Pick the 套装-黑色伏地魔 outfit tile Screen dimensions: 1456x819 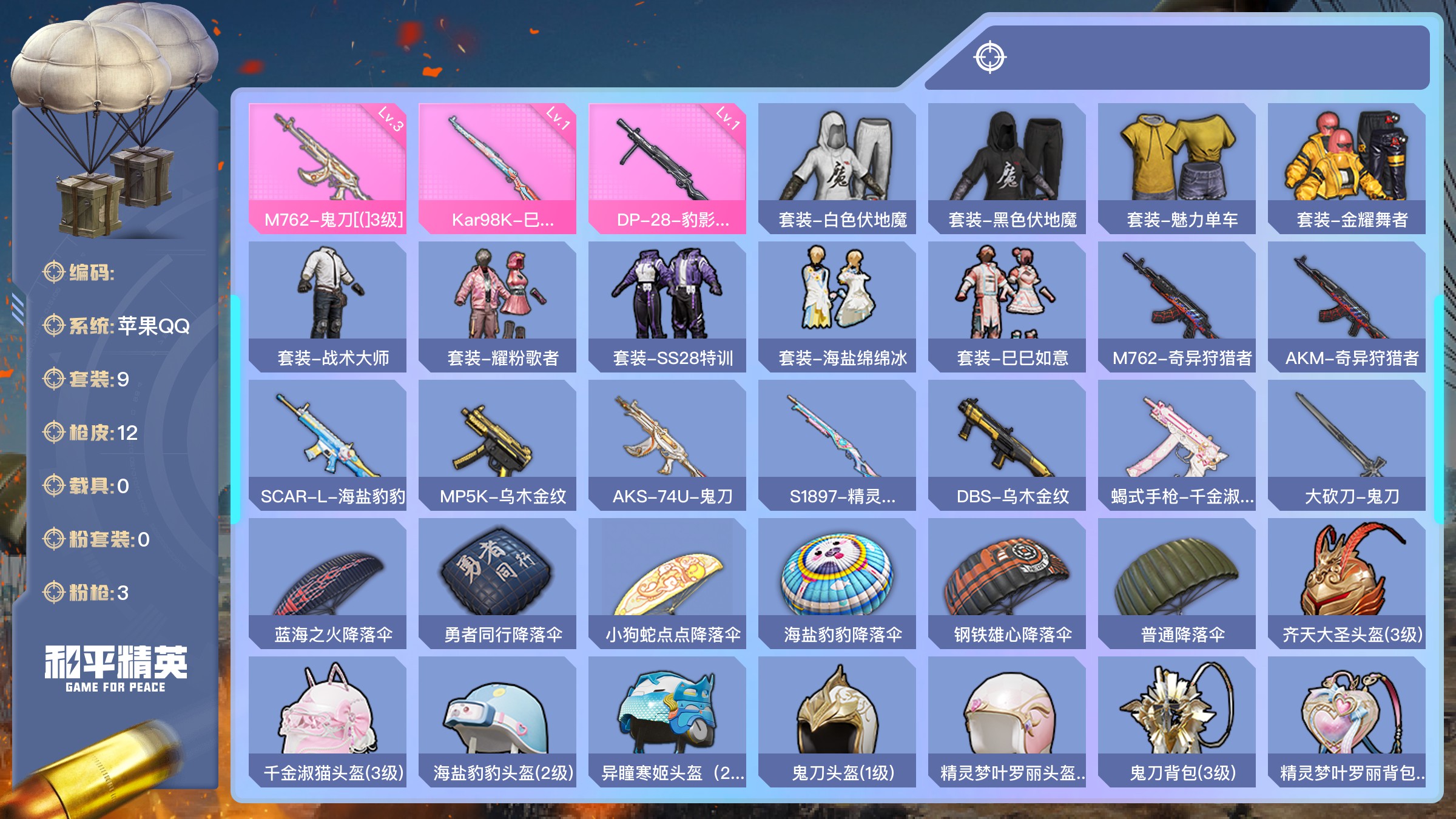[x=1007, y=168]
